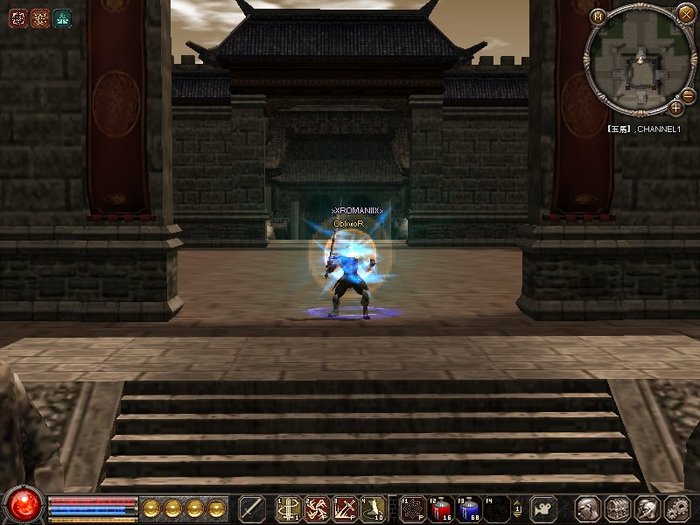
Task: Activate the white horse mount slot
Action: point(542,508)
